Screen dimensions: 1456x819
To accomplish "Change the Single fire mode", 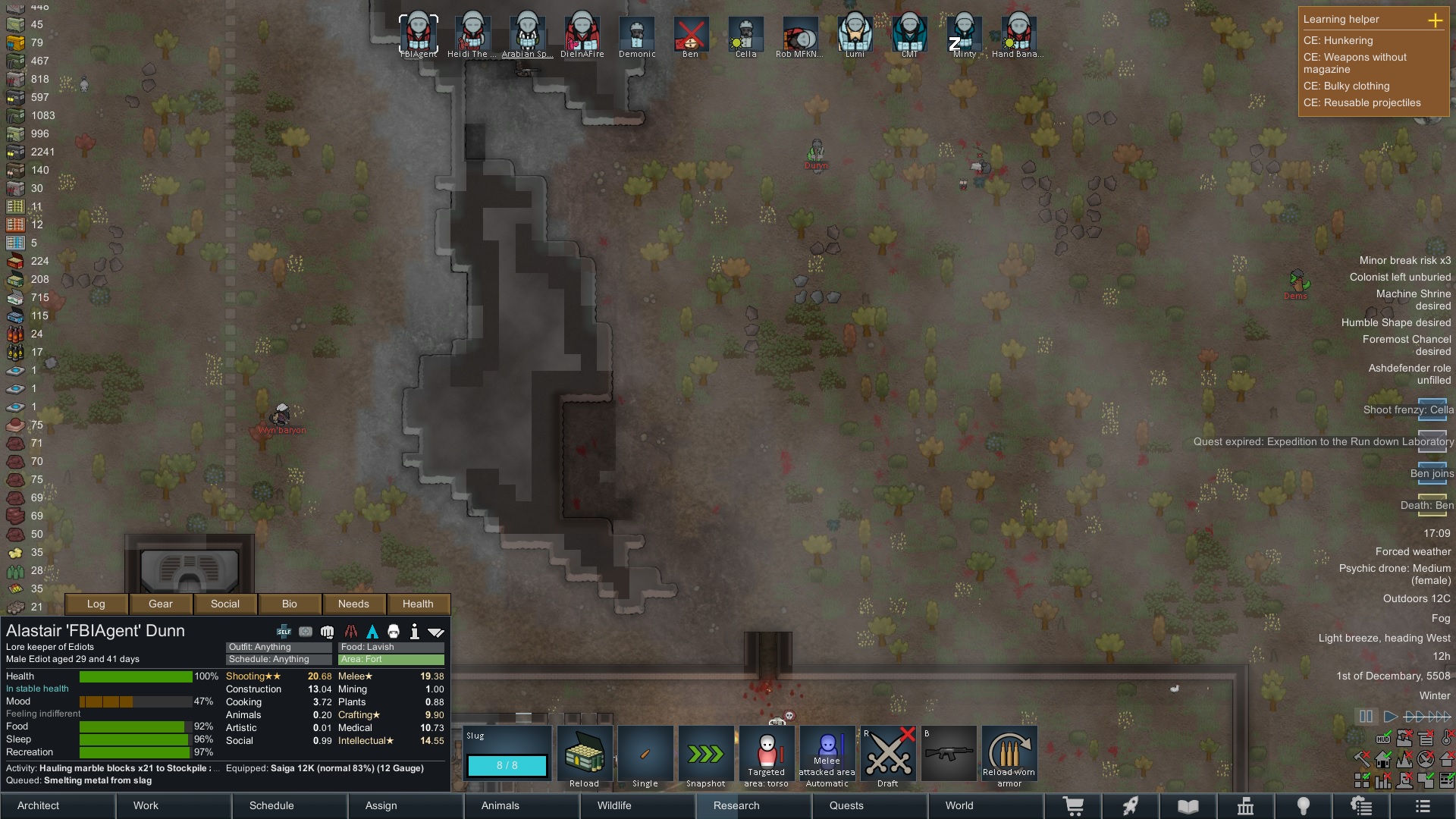I will (645, 755).
